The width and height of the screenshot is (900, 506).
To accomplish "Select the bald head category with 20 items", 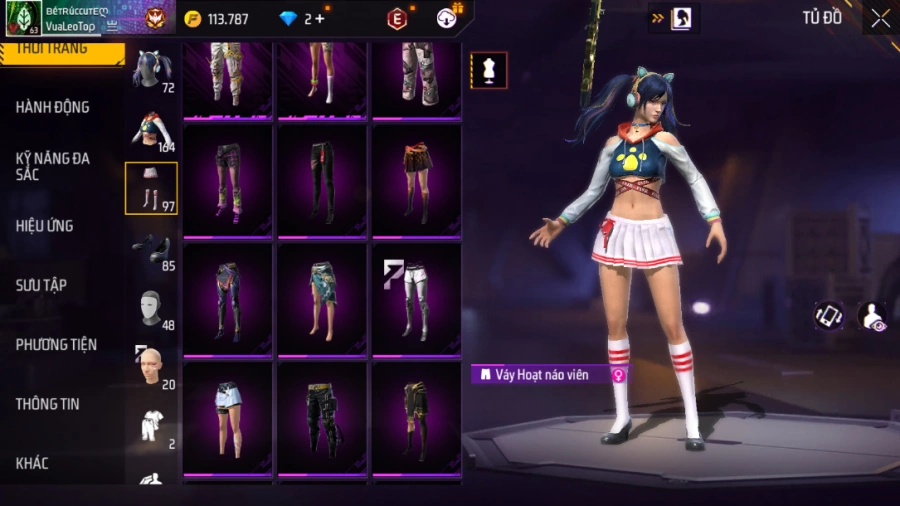I will tap(151, 368).
